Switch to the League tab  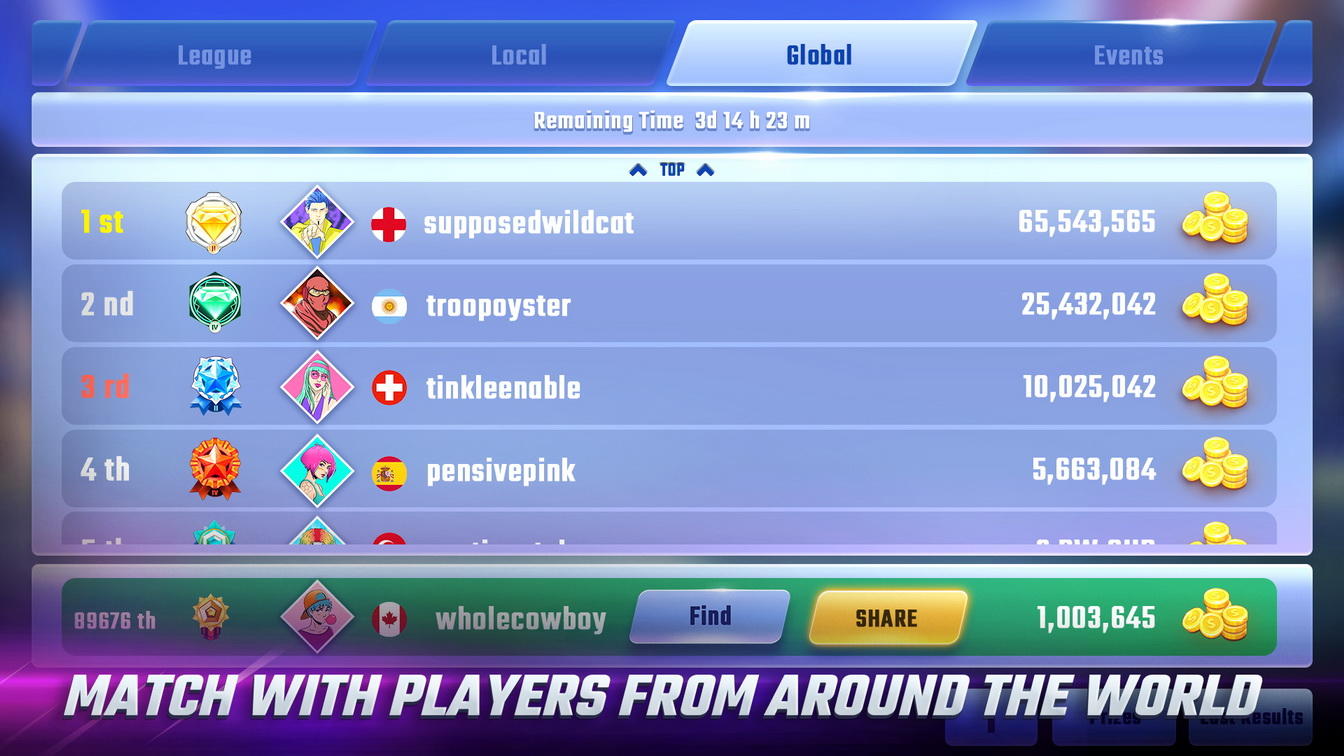click(213, 55)
